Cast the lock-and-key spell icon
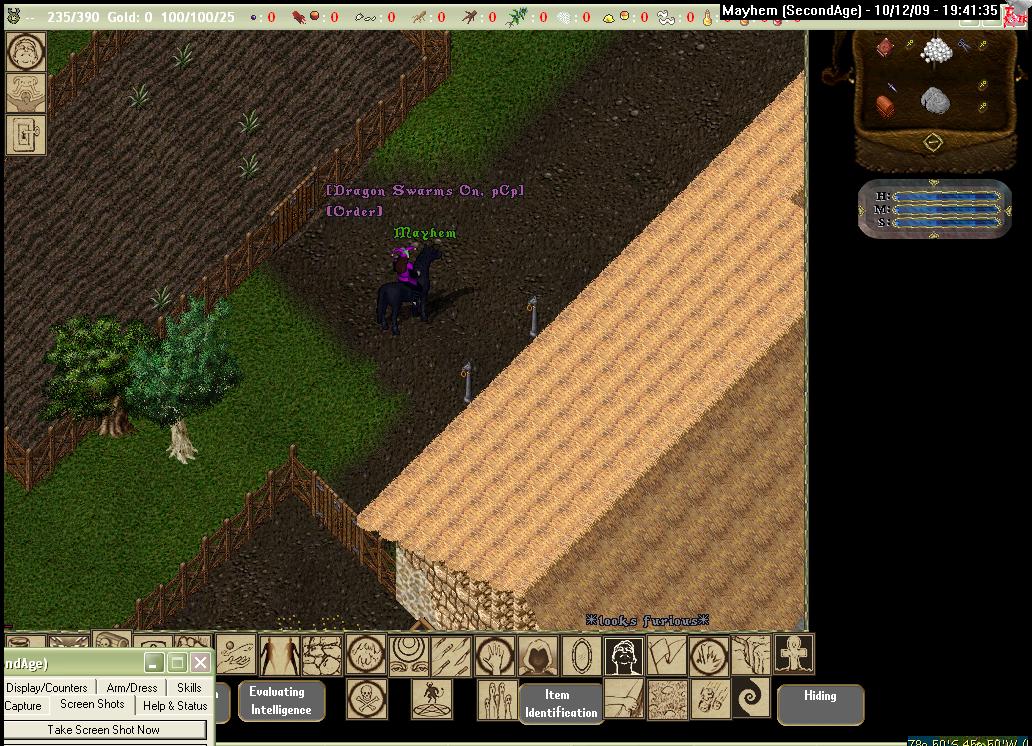Image resolution: width=1032 pixels, height=746 pixels. 26,134
